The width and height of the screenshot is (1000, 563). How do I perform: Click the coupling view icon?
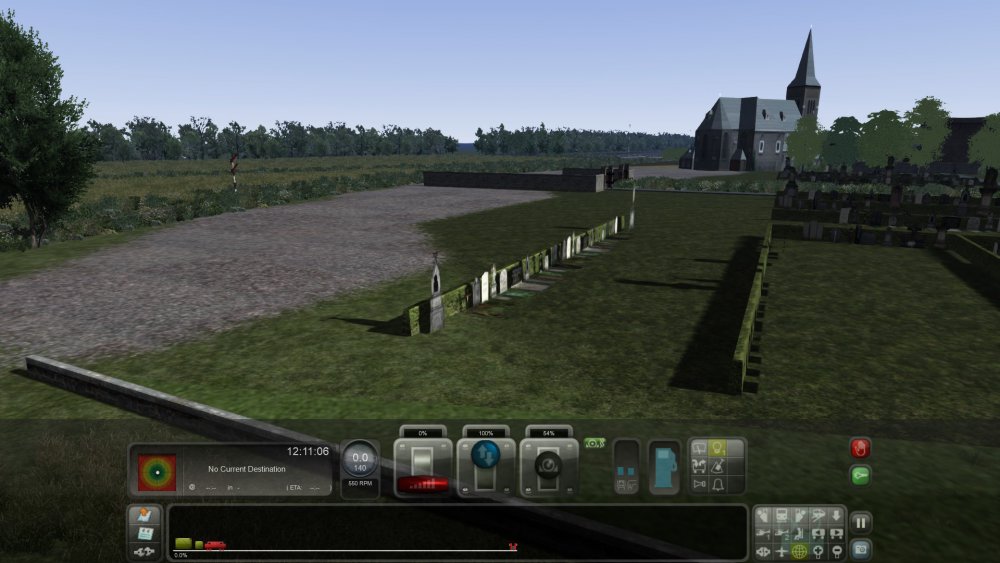tap(146, 551)
